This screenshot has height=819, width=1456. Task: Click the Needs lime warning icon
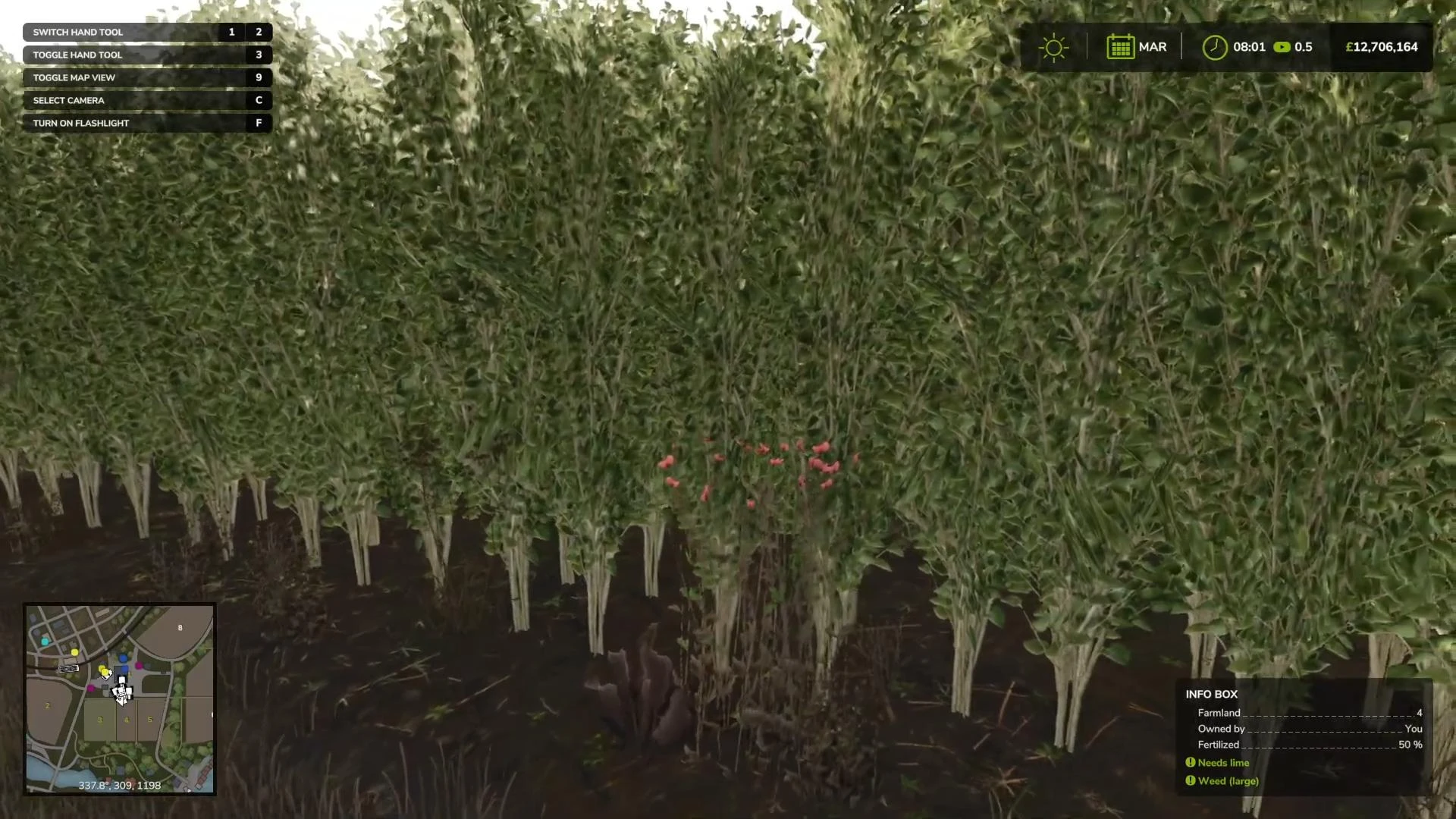[x=1191, y=763]
